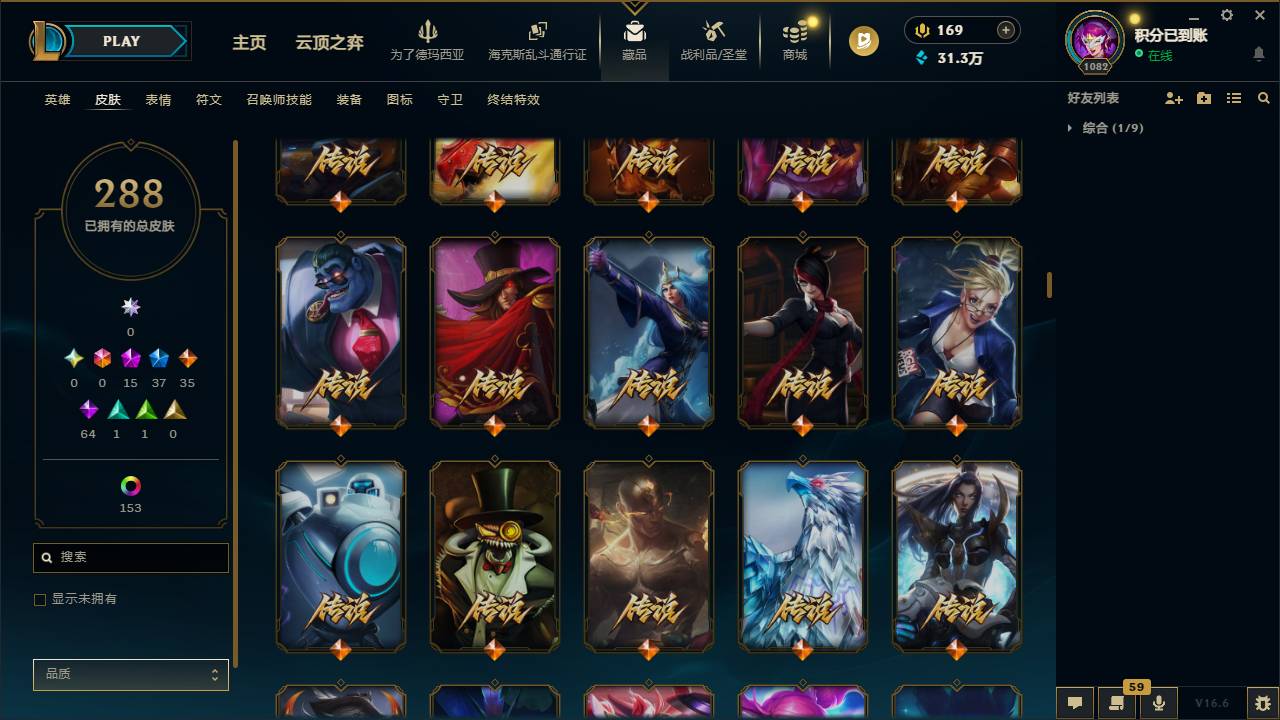Toggle the friends list view icon
This screenshot has height=720, width=1280.
(x=1233, y=97)
